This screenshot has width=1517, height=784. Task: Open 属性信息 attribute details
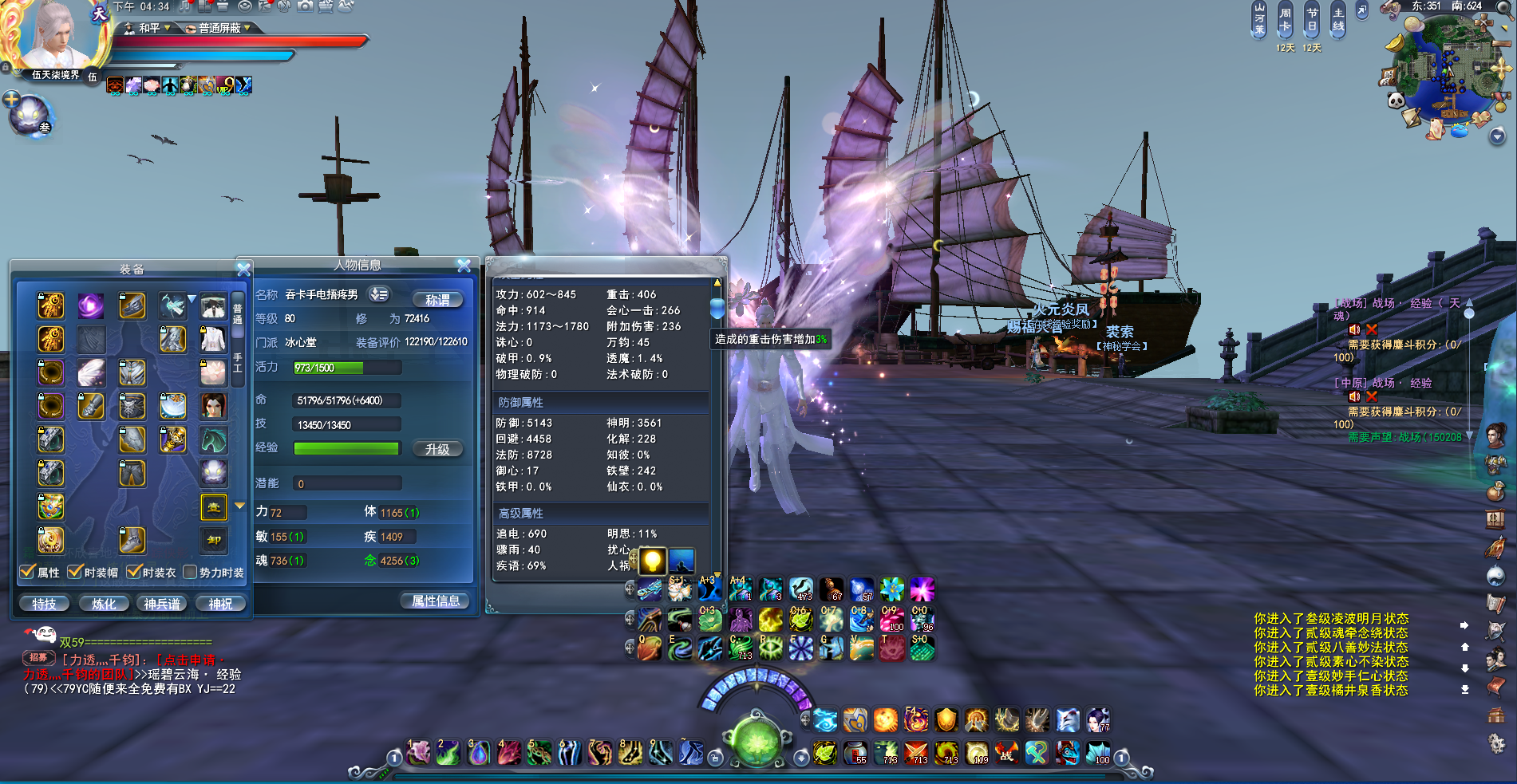(x=435, y=601)
